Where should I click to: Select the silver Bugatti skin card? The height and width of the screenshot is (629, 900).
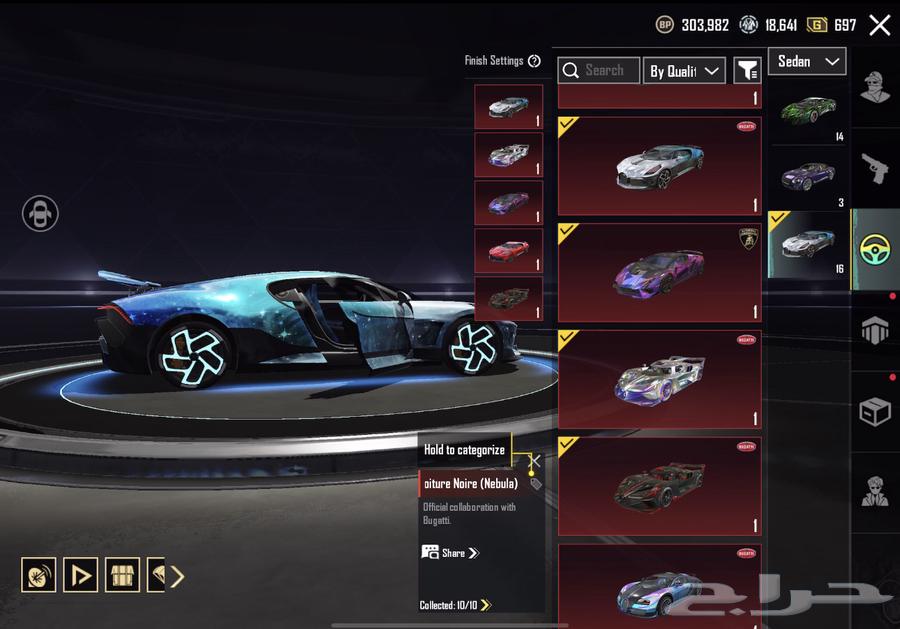click(x=659, y=166)
